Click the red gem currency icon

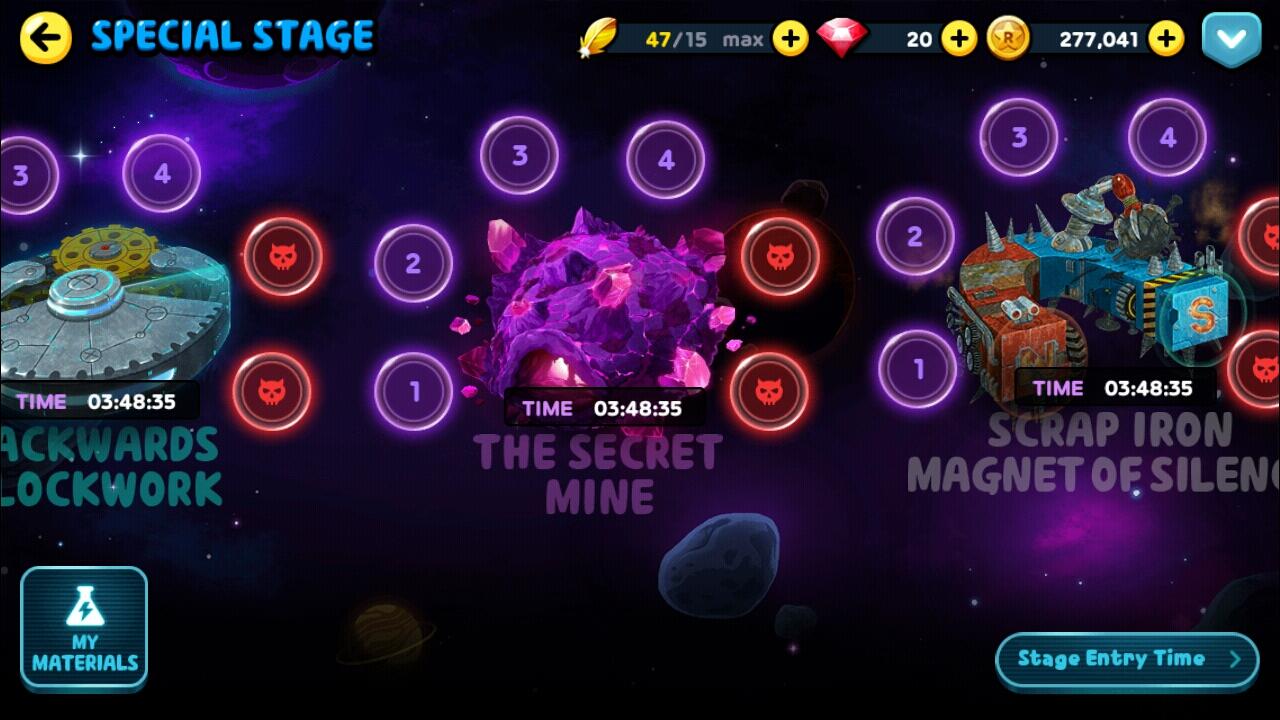point(845,39)
